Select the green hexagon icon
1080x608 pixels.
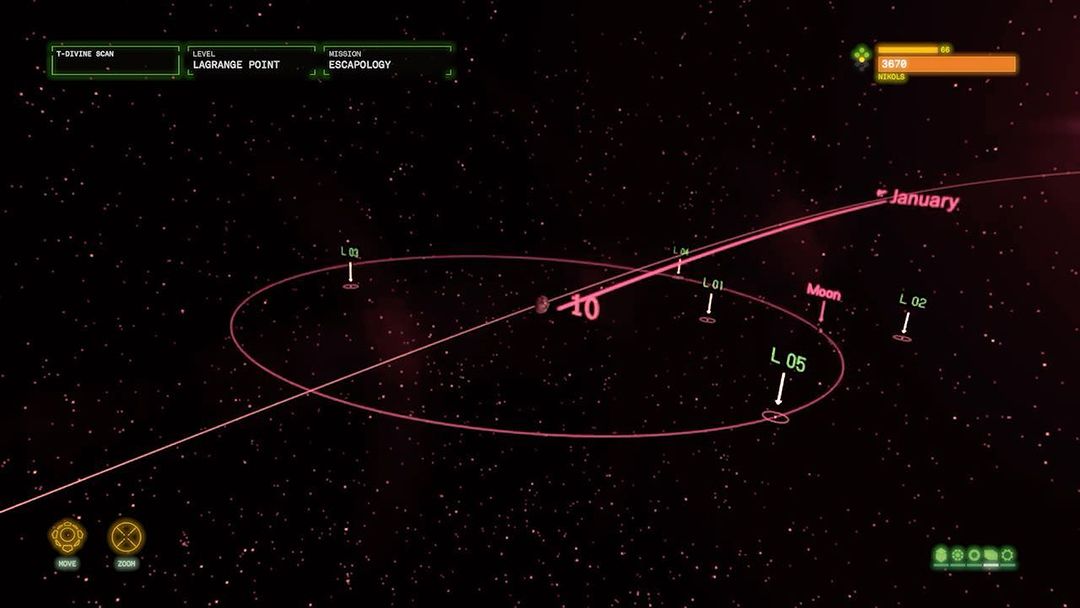coord(940,554)
